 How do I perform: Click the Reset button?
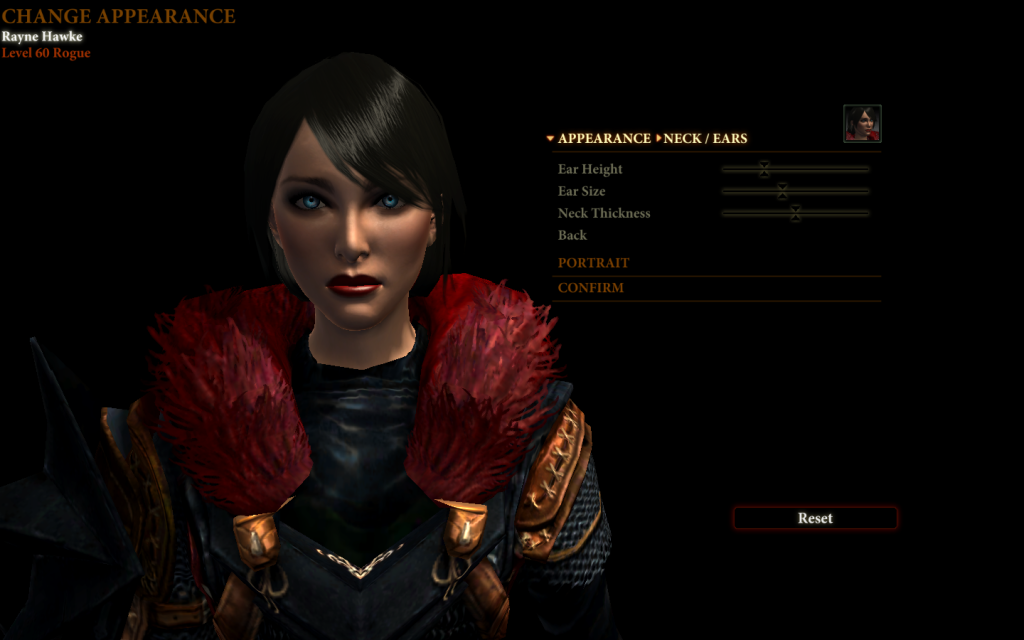point(815,518)
